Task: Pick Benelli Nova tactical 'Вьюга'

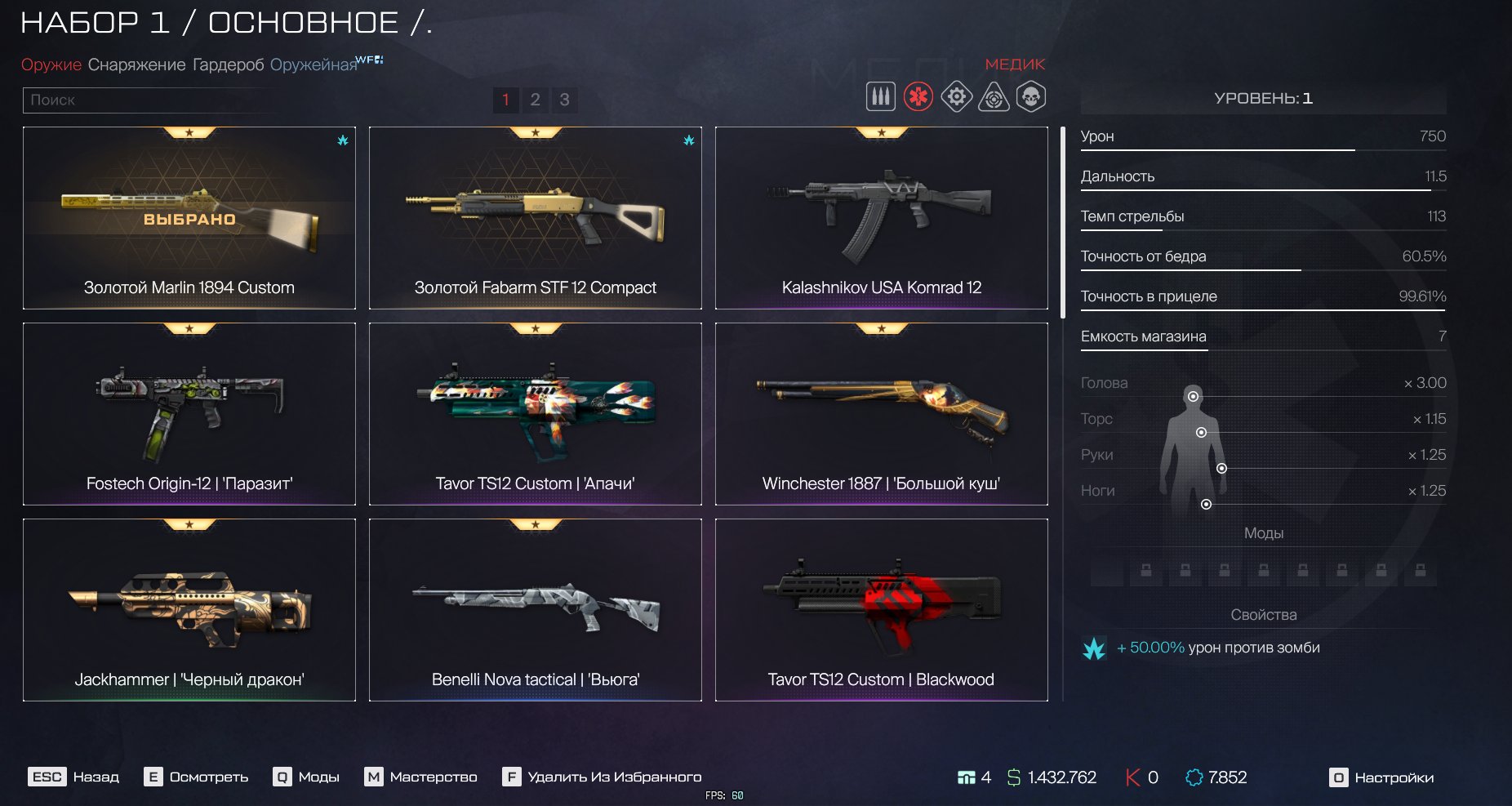Action: coord(535,610)
